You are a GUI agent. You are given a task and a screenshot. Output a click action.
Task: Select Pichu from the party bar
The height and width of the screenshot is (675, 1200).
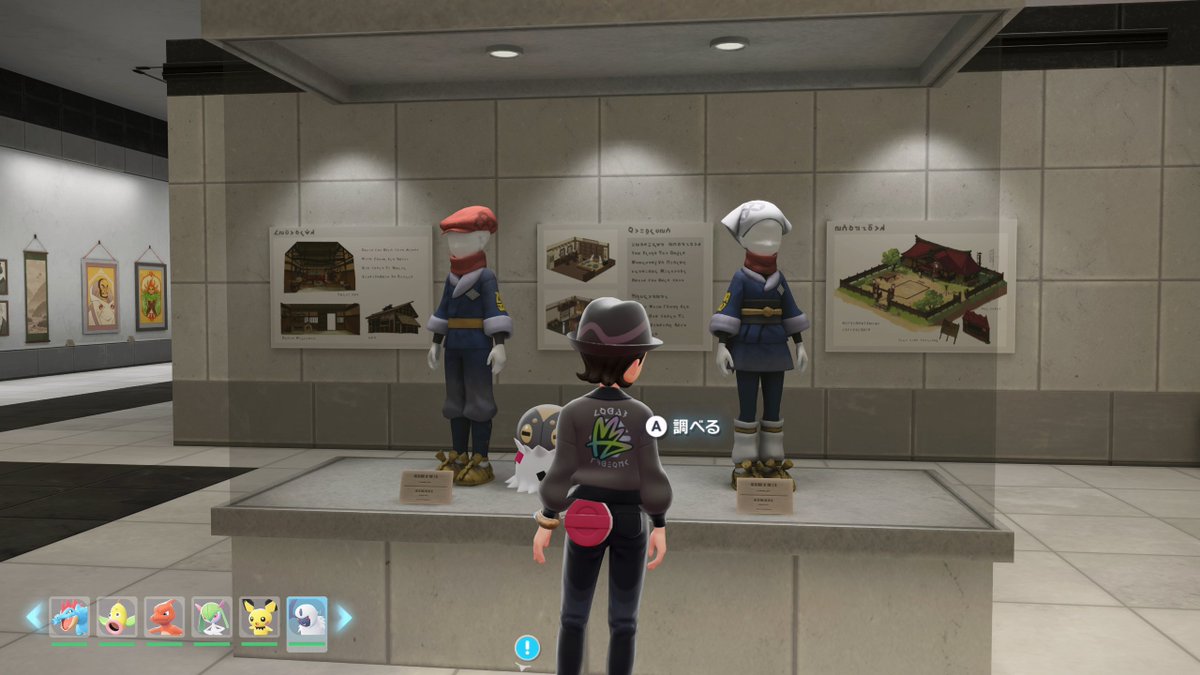coord(259,617)
